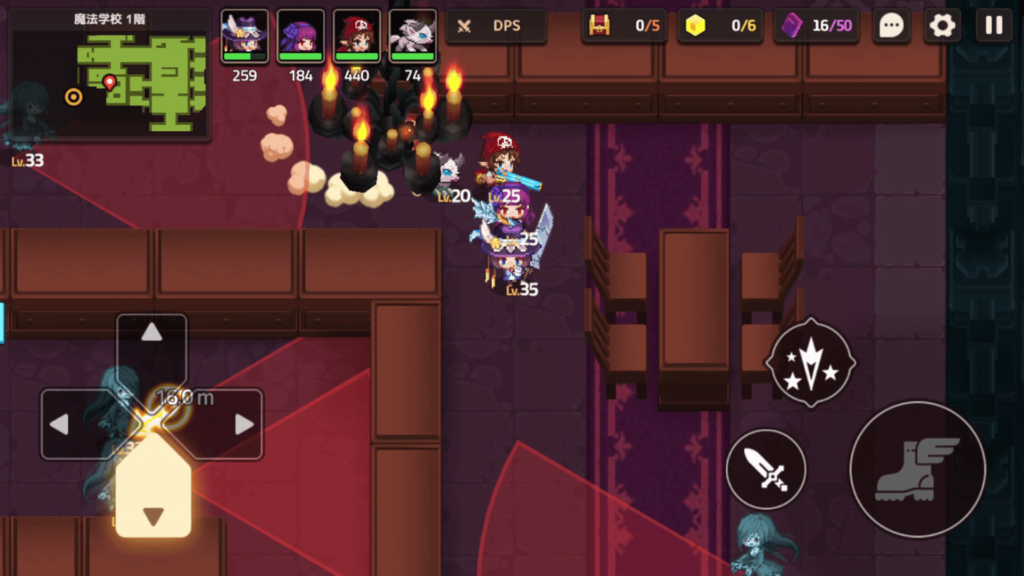Viewport: 1024px width, 576px height.
Task: Tap the left arrow on the d-pad
Action: pos(60,424)
